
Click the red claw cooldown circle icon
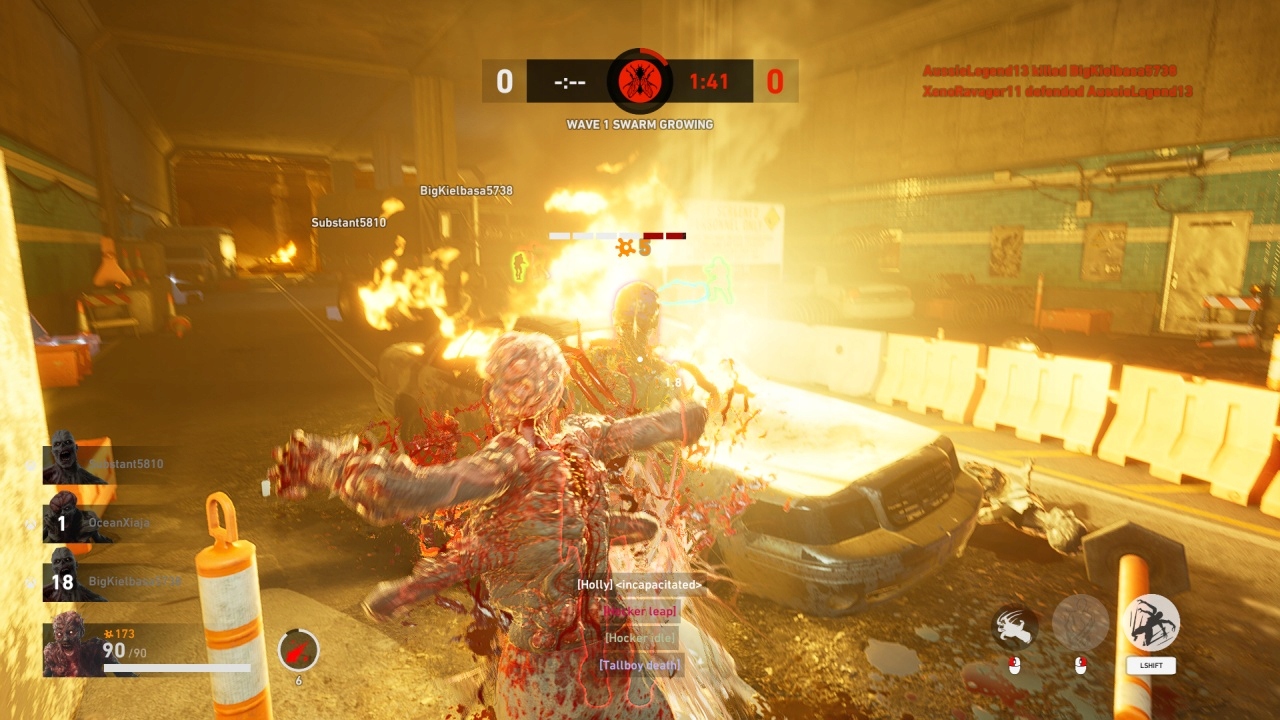(x=298, y=650)
